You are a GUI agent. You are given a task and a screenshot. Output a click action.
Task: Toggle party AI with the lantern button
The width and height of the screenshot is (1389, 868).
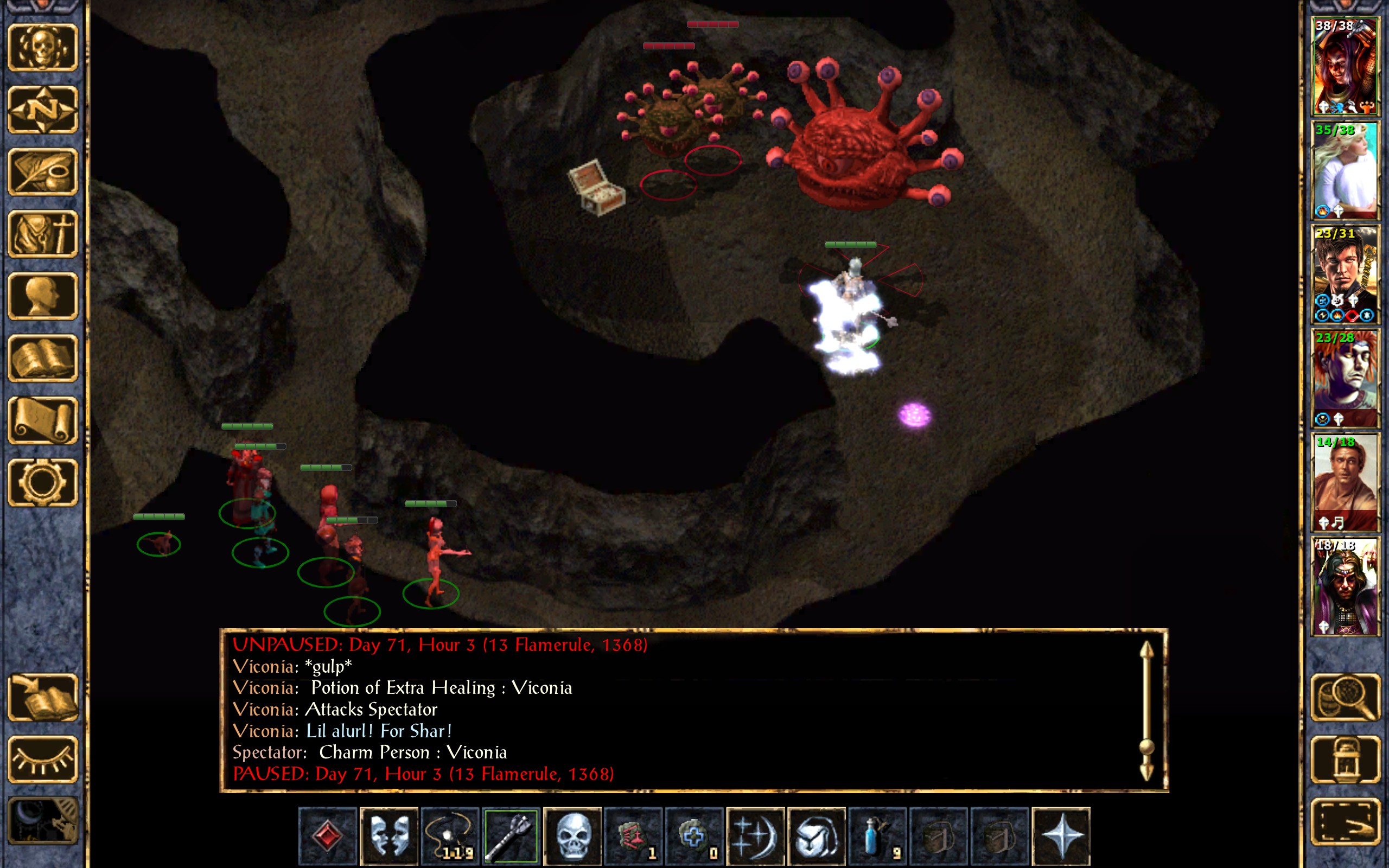tap(1345, 759)
